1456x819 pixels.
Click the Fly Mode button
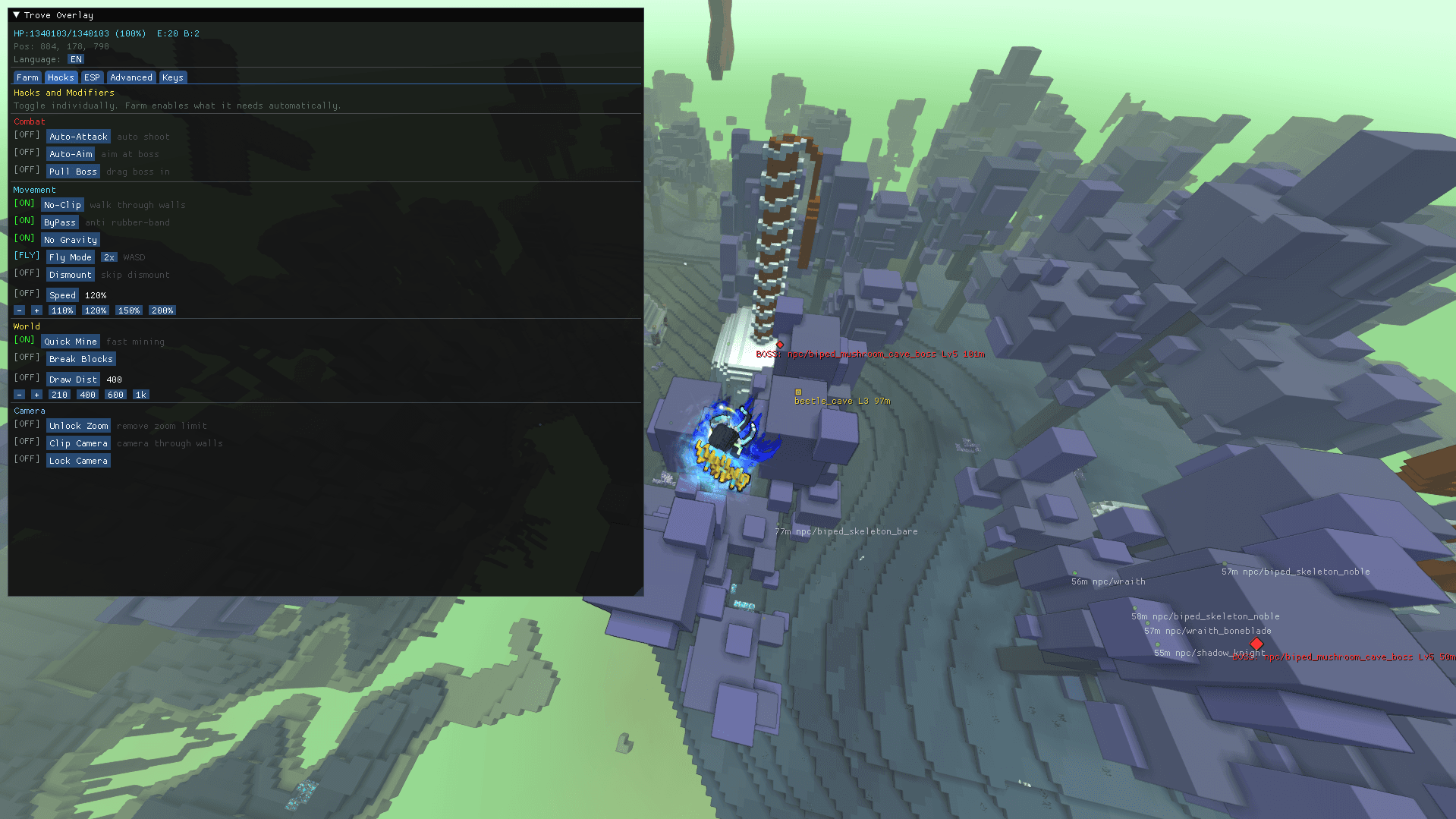(70, 257)
